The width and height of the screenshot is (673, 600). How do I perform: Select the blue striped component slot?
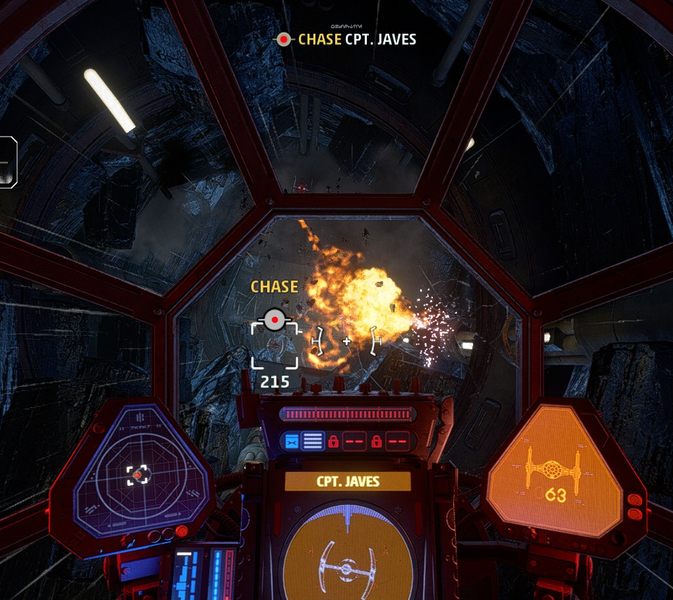click(x=313, y=440)
